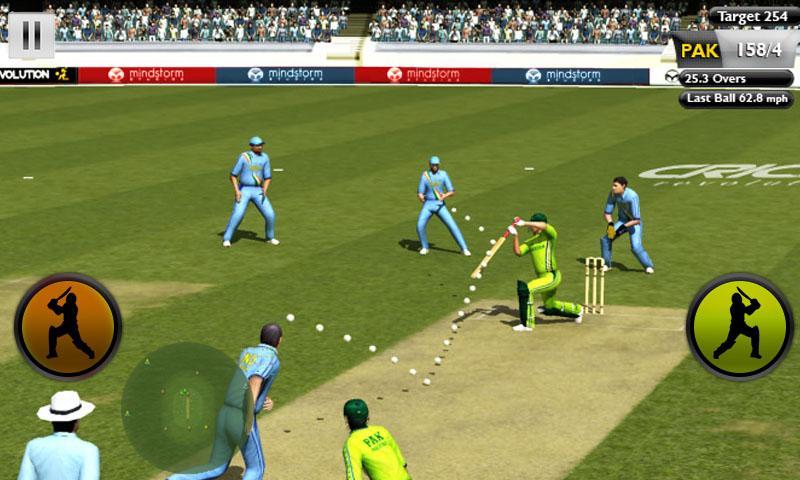
Task: Touch the translucent green directional pad
Action: coord(186,407)
